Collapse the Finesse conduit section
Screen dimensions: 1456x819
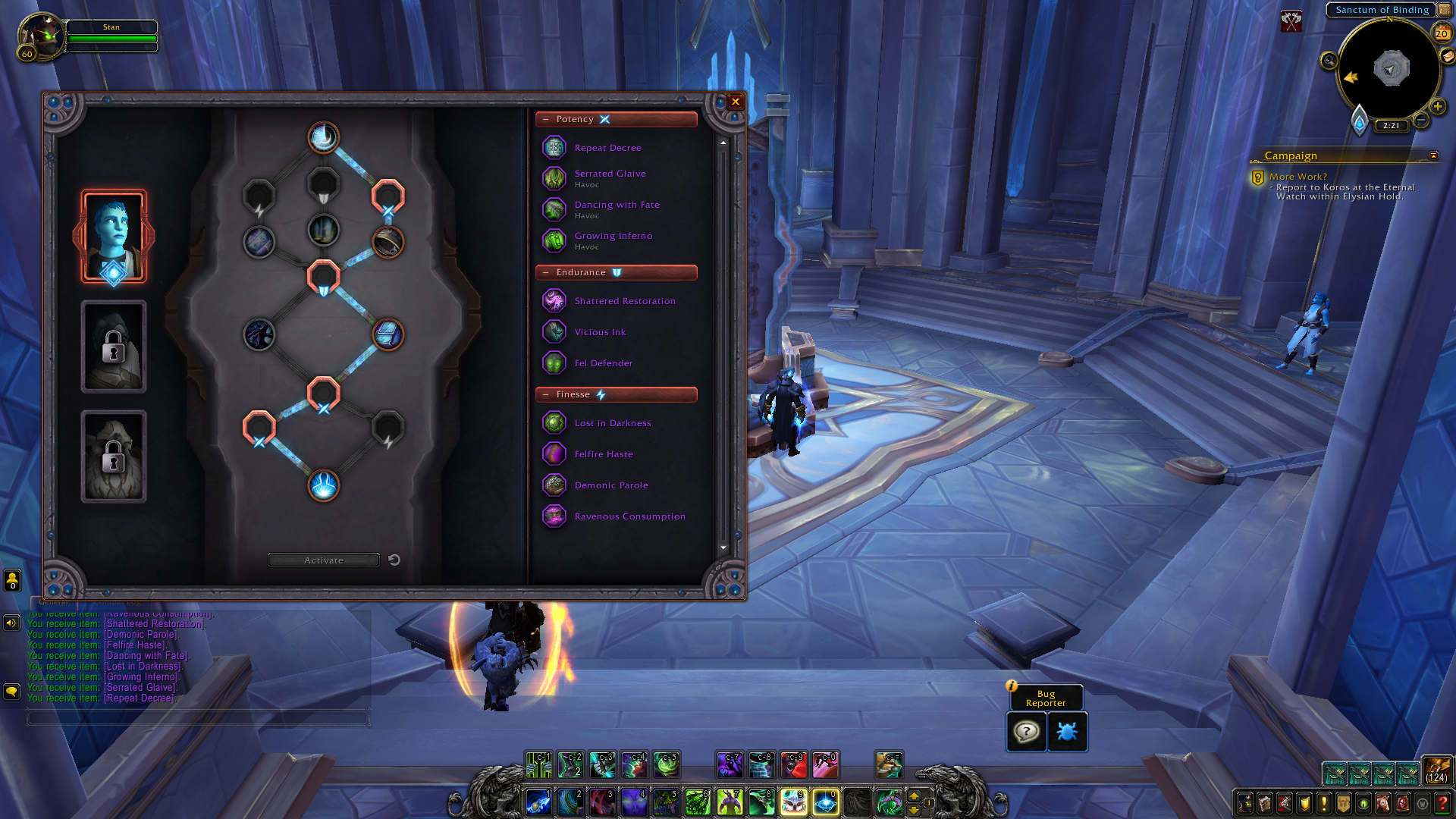tap(546, 395)
